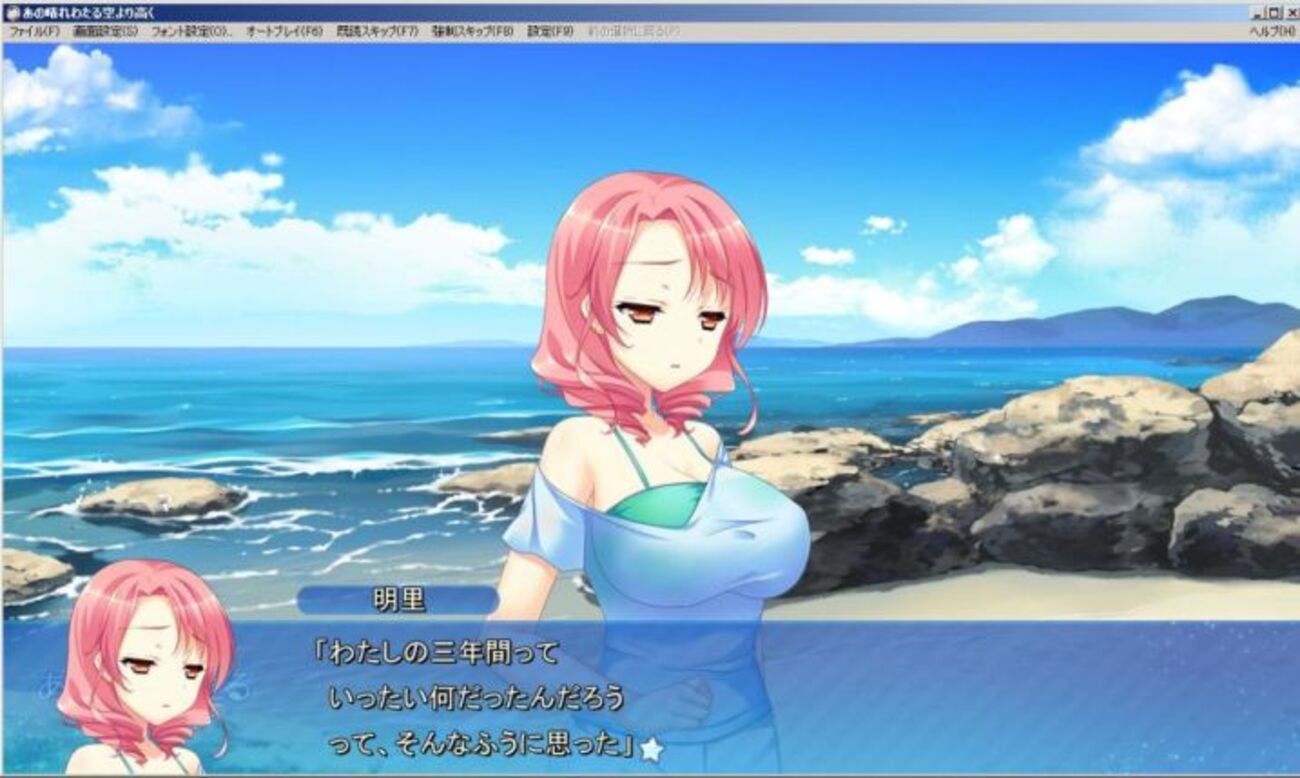Open the フォント設定 font settings menu
Image resolution: width=1300 pixels, height=778 pixels.
(191, 31)
